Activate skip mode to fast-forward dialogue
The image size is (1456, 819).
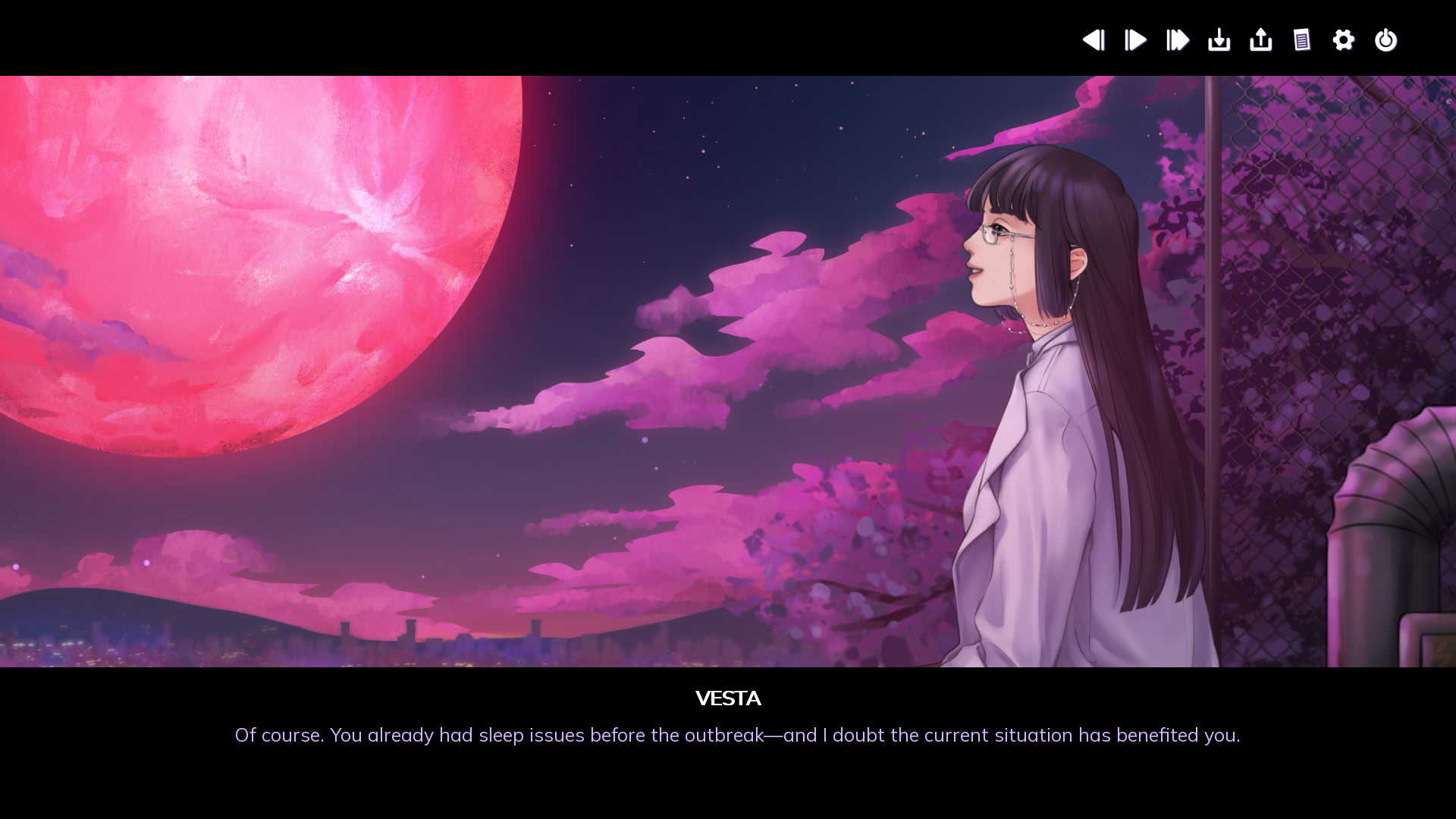click(1176, 40)
